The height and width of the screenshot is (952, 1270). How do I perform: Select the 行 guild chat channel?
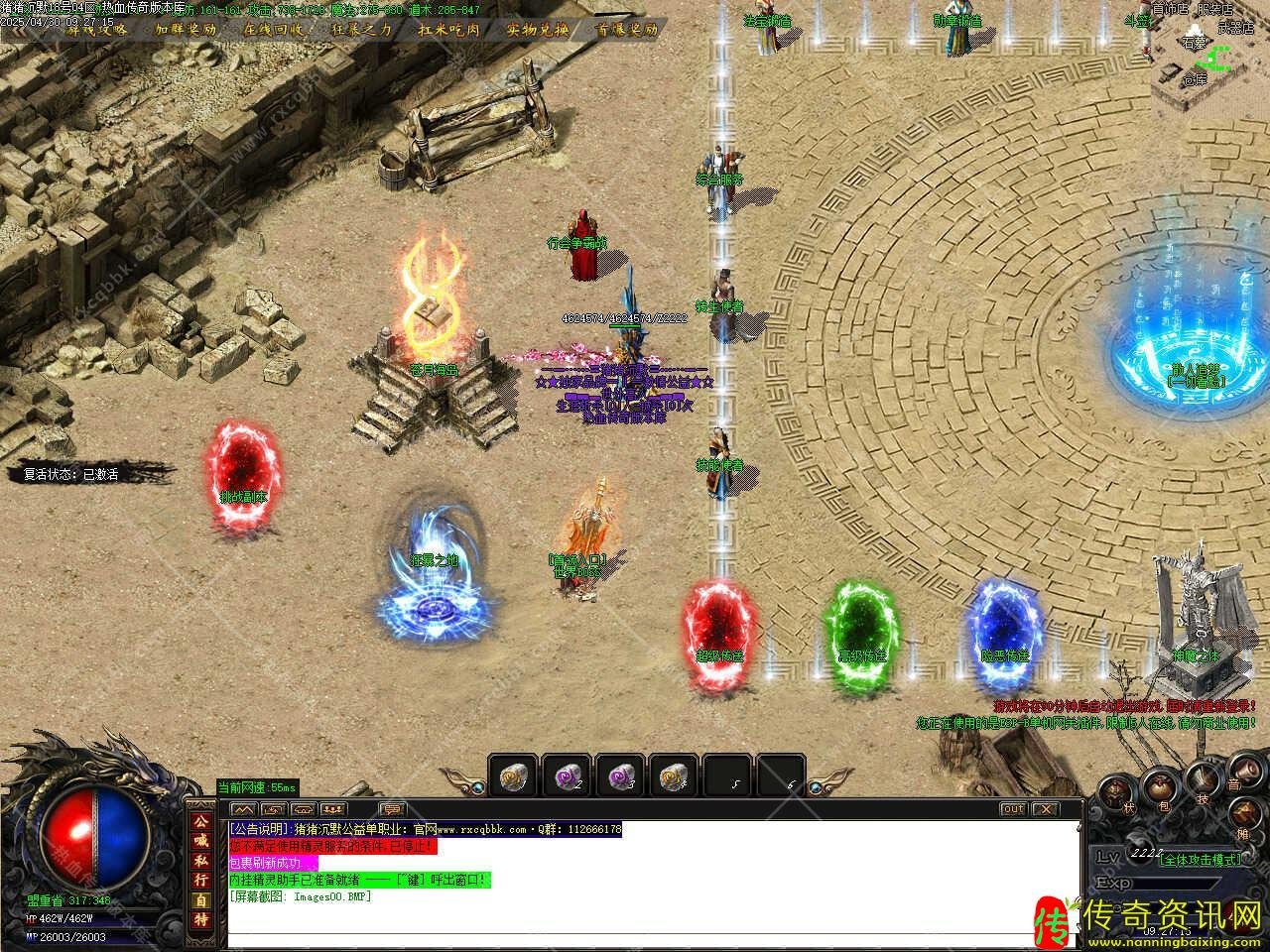pyautogui.click(x=201, y=879)
